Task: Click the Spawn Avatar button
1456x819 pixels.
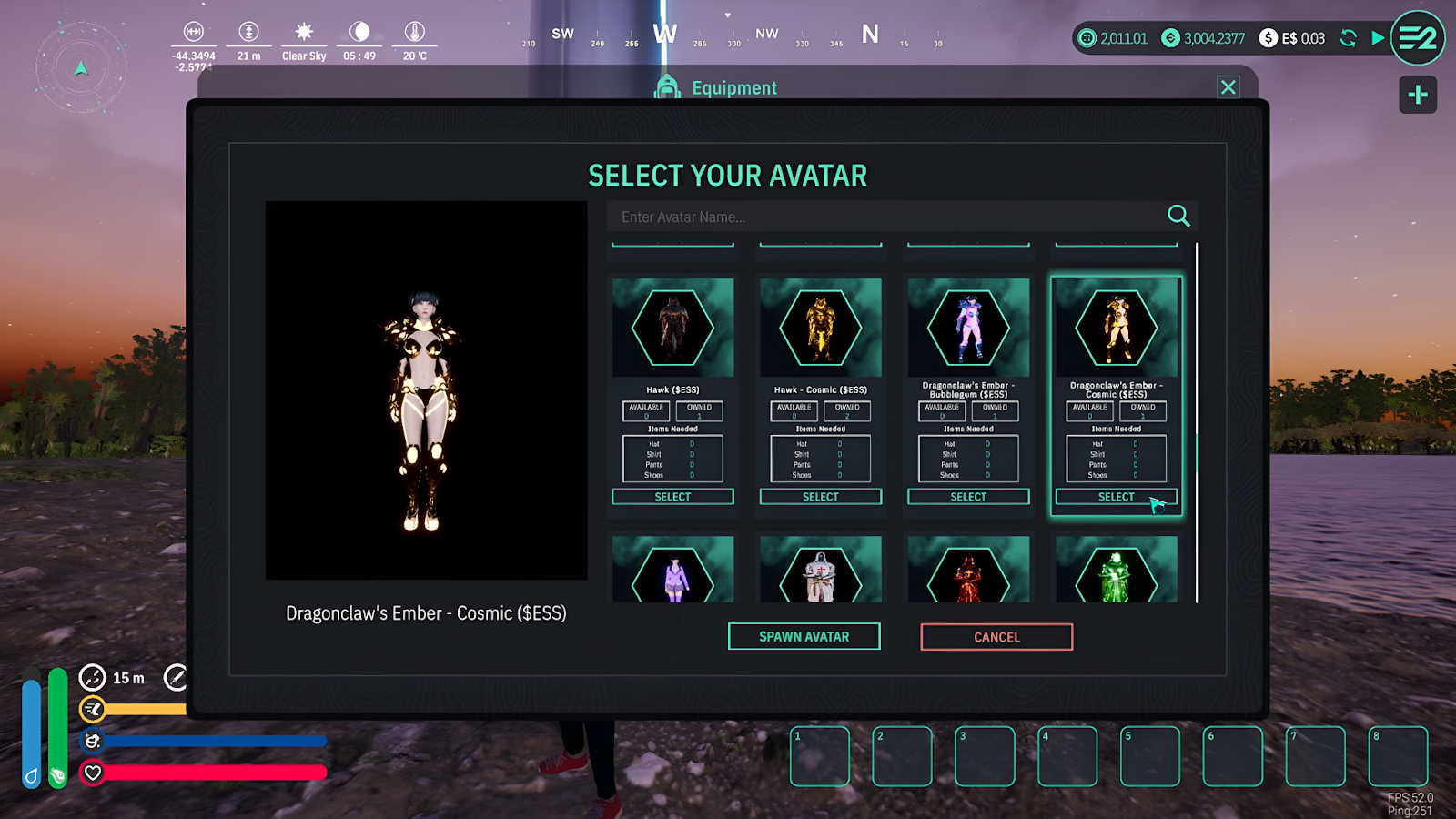Action: tap(804, 637)
